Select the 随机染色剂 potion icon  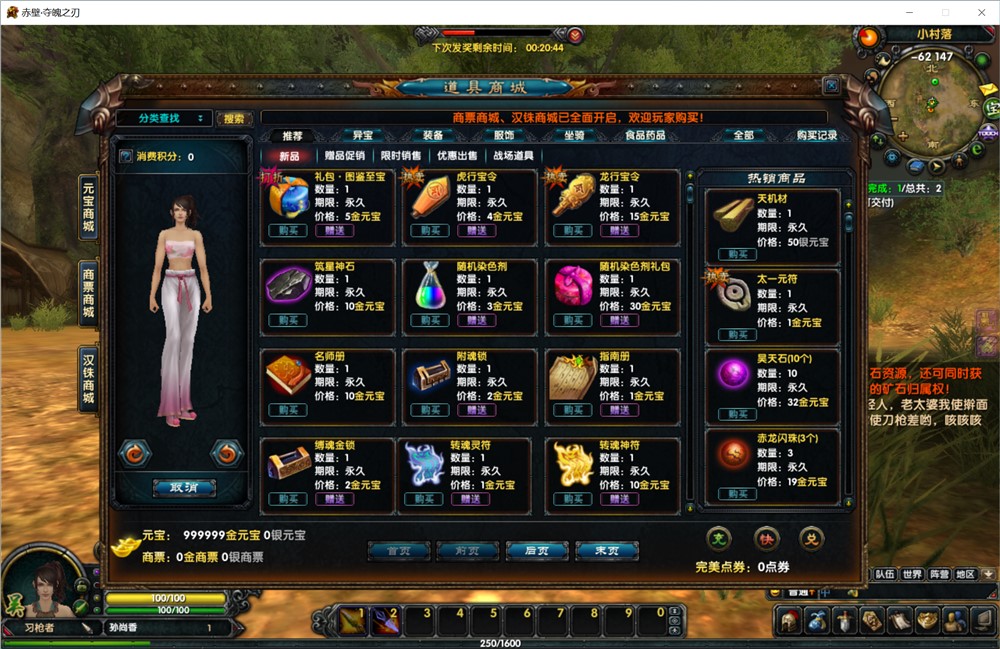click(433, 287)
